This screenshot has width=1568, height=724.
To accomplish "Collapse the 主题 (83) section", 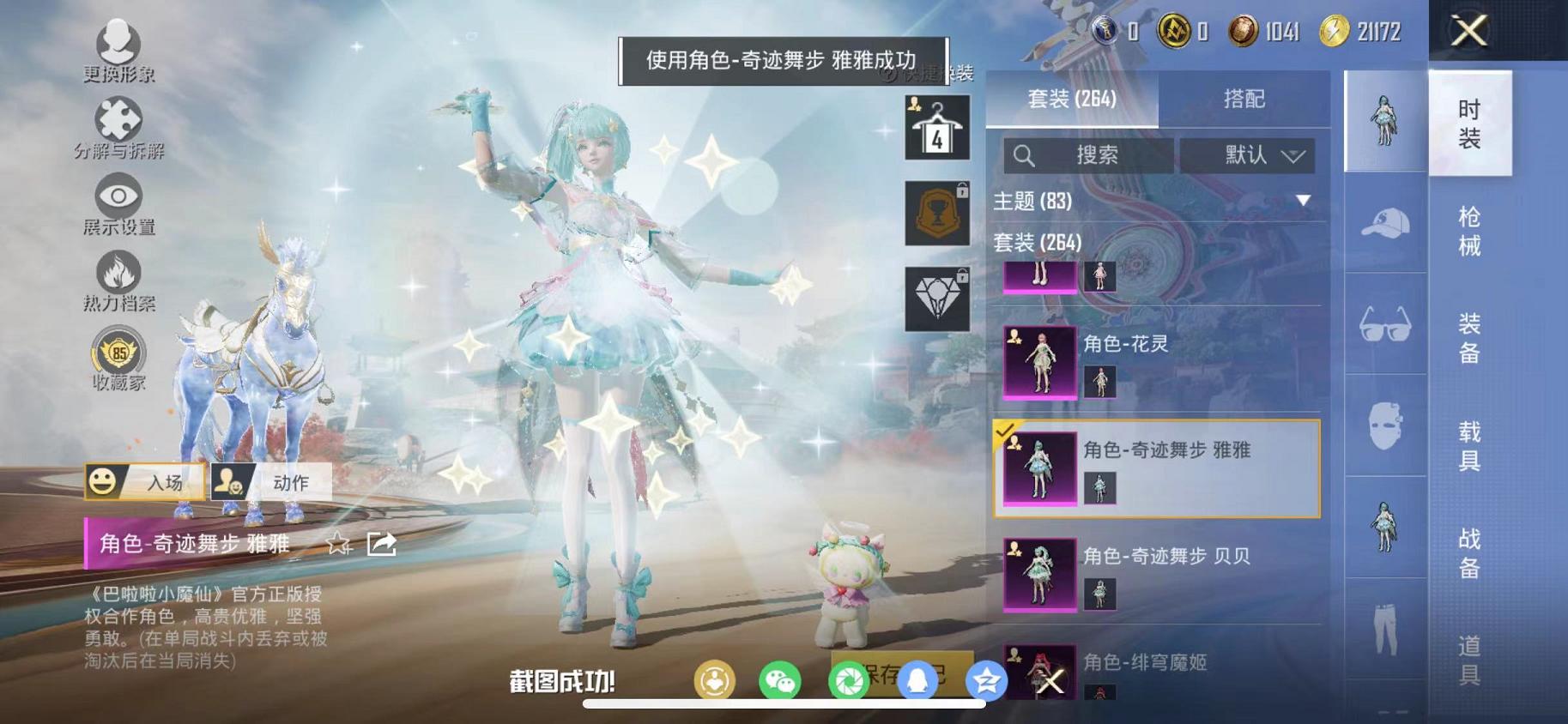I will click(x=1303, y=201).
